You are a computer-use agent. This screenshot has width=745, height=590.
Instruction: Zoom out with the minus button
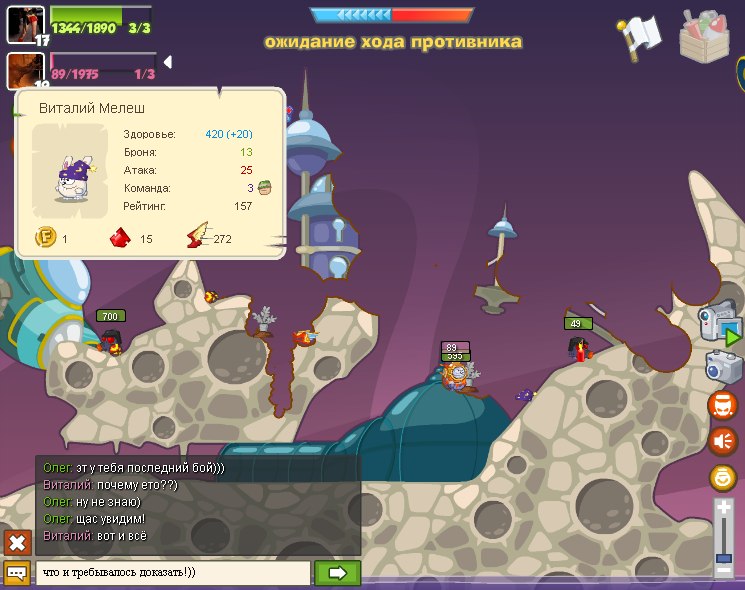tap(724, 571)
